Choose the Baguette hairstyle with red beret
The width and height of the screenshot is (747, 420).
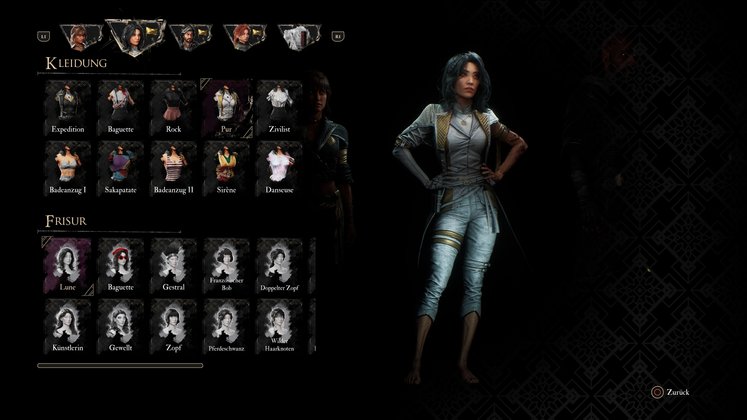coord(121,266)
